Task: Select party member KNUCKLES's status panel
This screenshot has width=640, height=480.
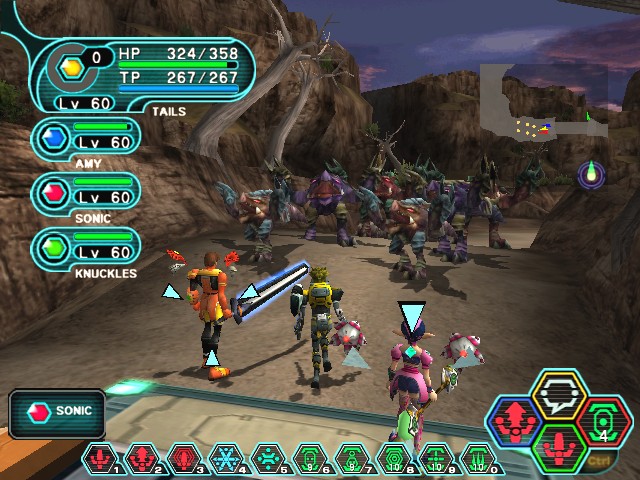Action: pyautogui.click(x=88, y=247)
